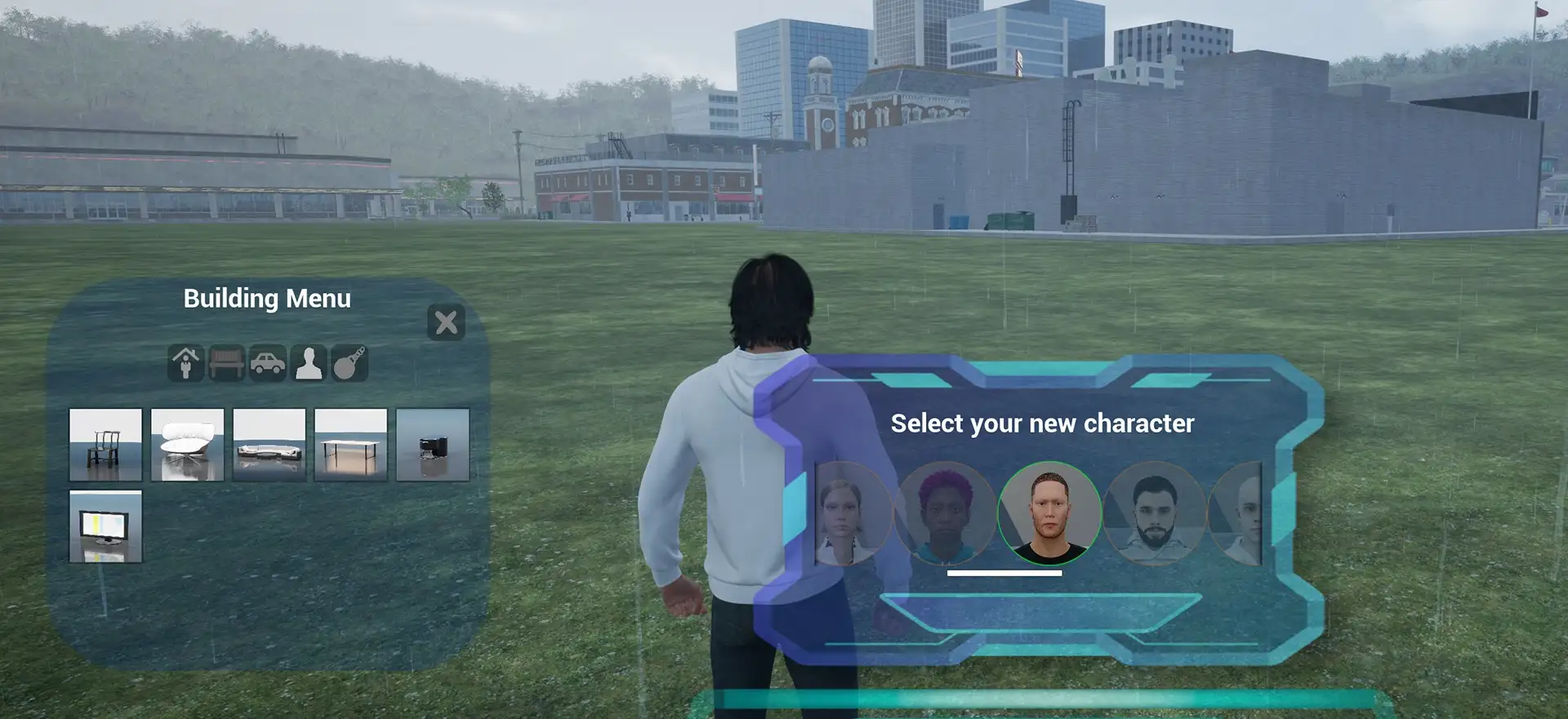This screenshot has width=1568, height=719.
Task: Open the house-with-person building category
Action: (186, 363)
